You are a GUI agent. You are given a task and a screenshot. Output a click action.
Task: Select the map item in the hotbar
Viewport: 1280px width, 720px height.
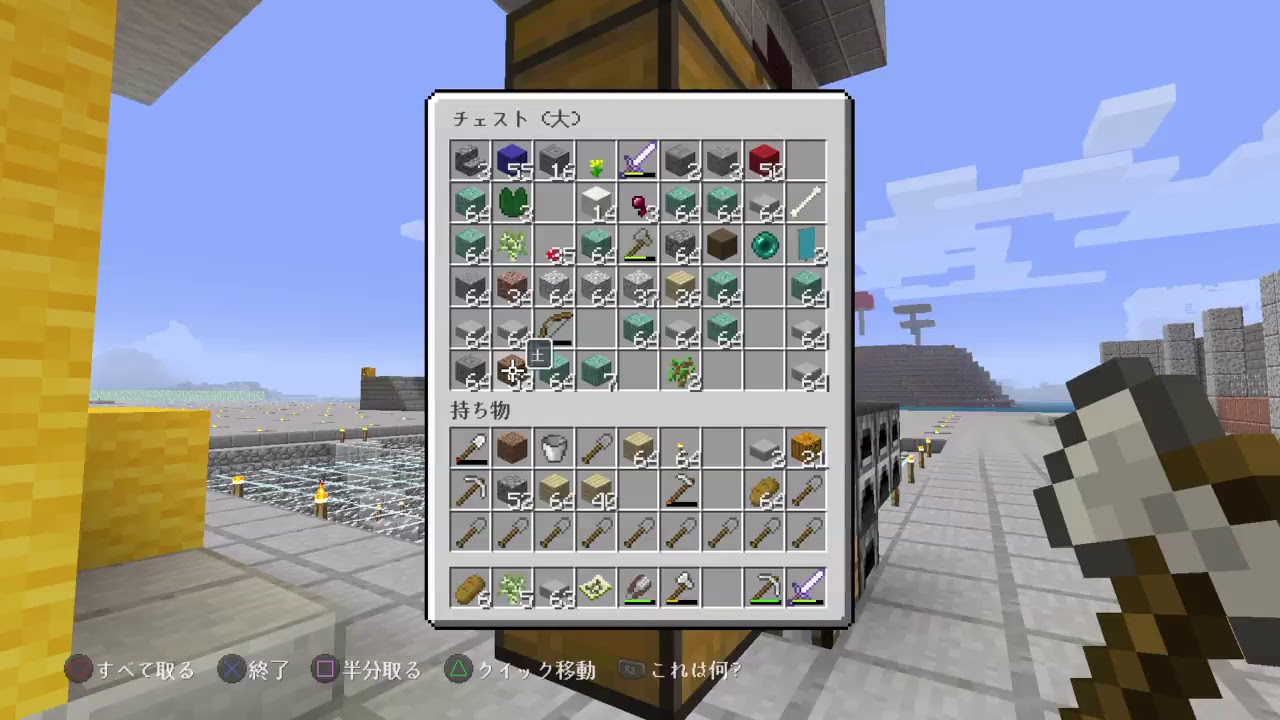tap(596, 588)
